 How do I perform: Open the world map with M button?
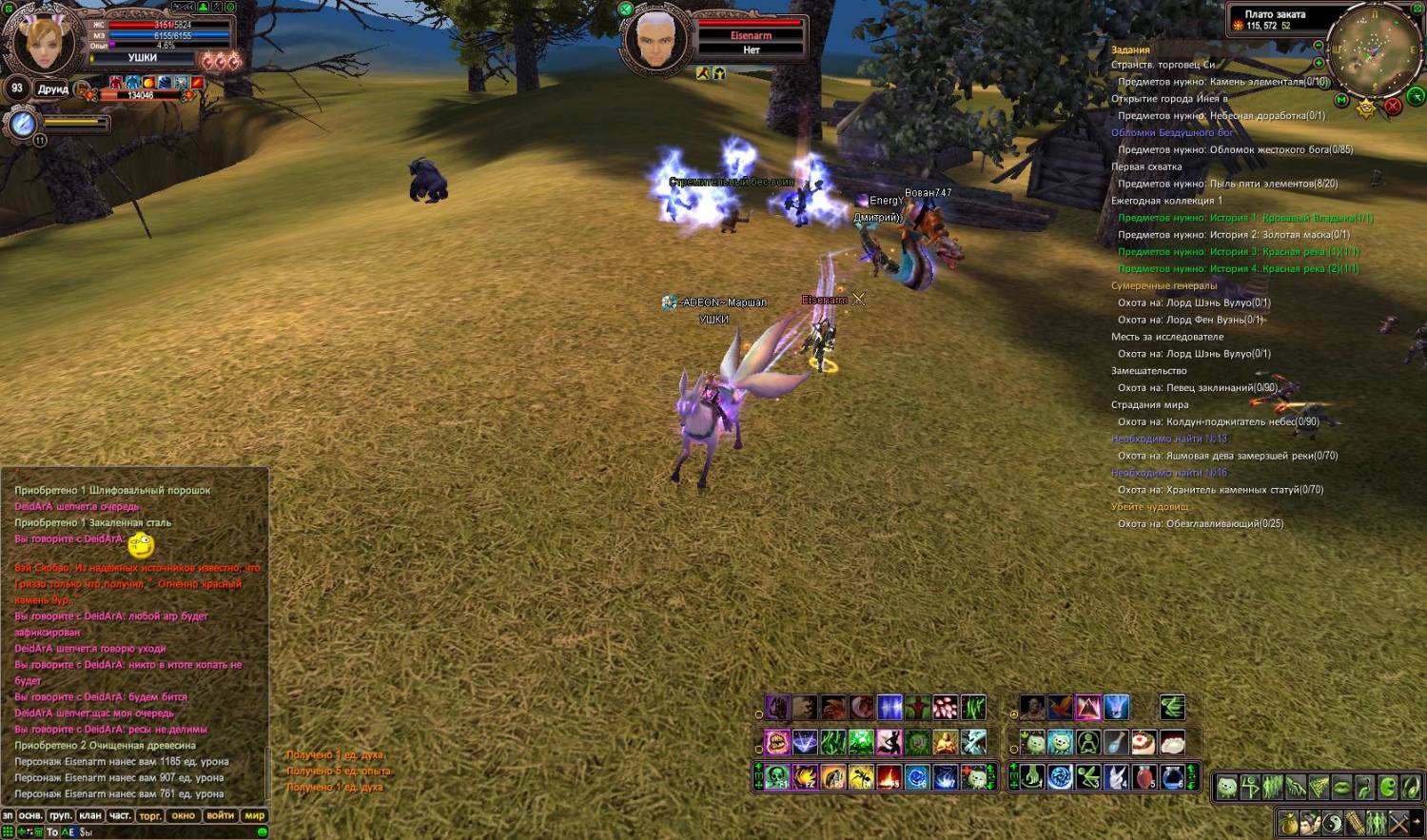pos(1341,100)
